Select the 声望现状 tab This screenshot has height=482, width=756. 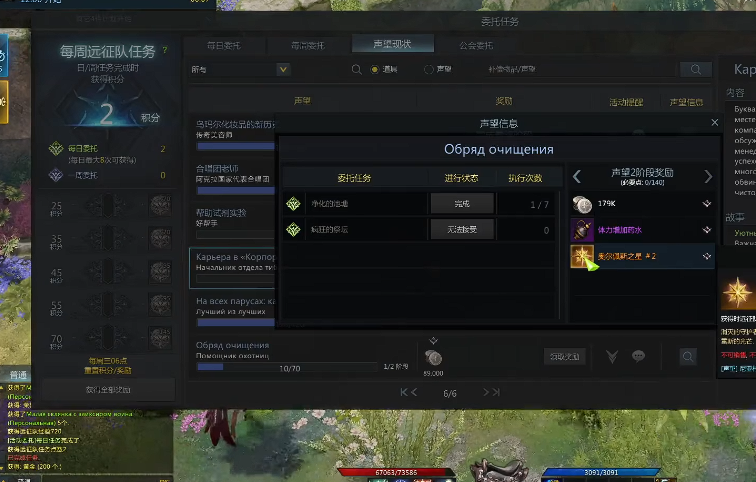pos(393,44)
